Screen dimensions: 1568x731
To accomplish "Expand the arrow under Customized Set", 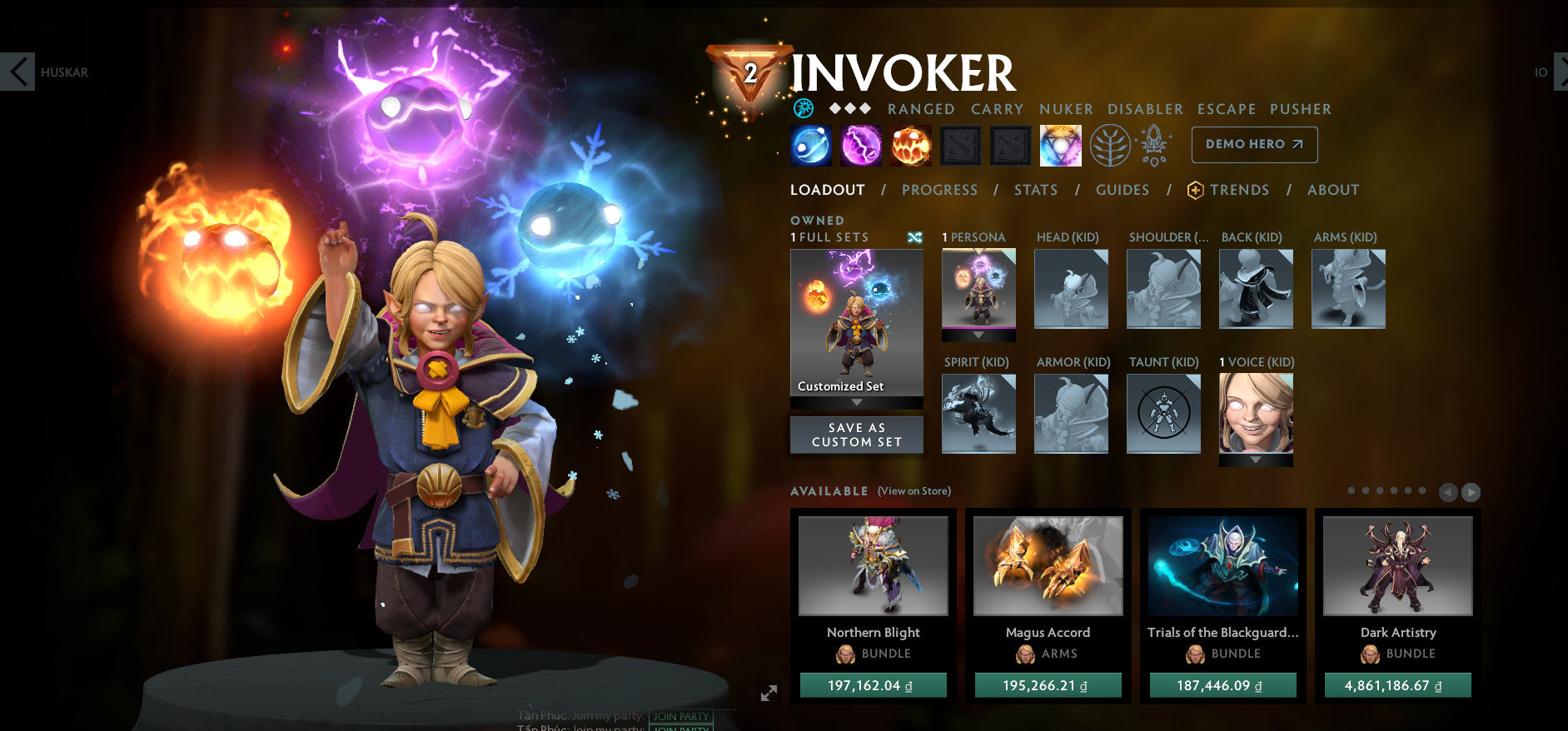I will click(856, 400).
